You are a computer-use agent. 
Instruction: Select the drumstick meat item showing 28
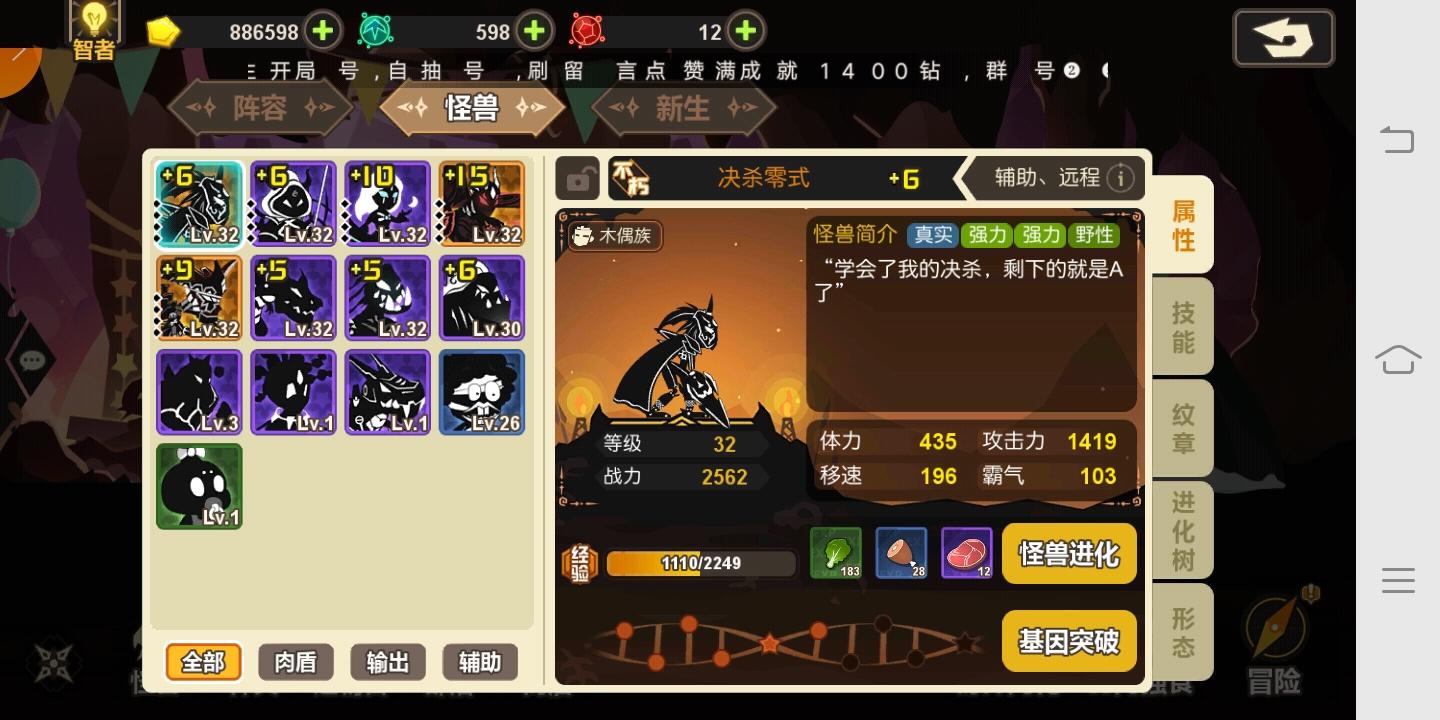[902, 553]
